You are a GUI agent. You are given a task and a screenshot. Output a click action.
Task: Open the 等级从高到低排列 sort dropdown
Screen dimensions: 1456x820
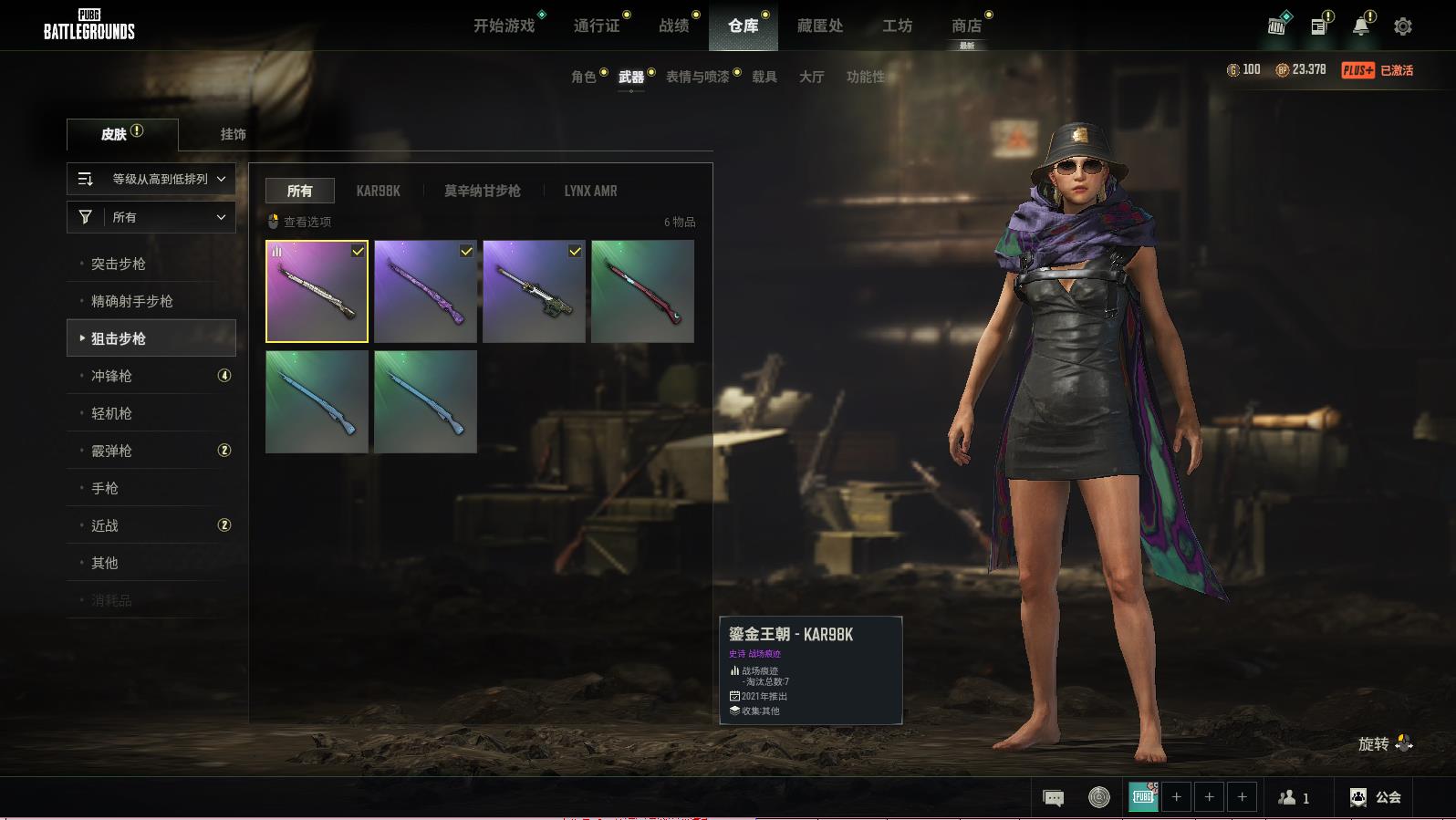pos(151,179)
